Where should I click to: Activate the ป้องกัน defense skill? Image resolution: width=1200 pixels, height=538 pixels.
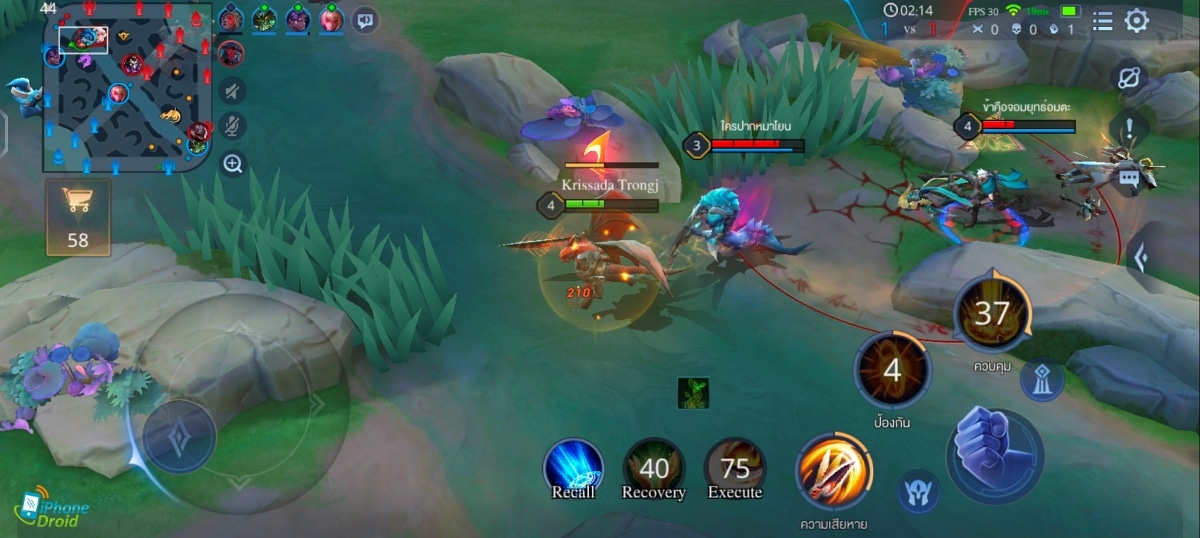point(892,371)
